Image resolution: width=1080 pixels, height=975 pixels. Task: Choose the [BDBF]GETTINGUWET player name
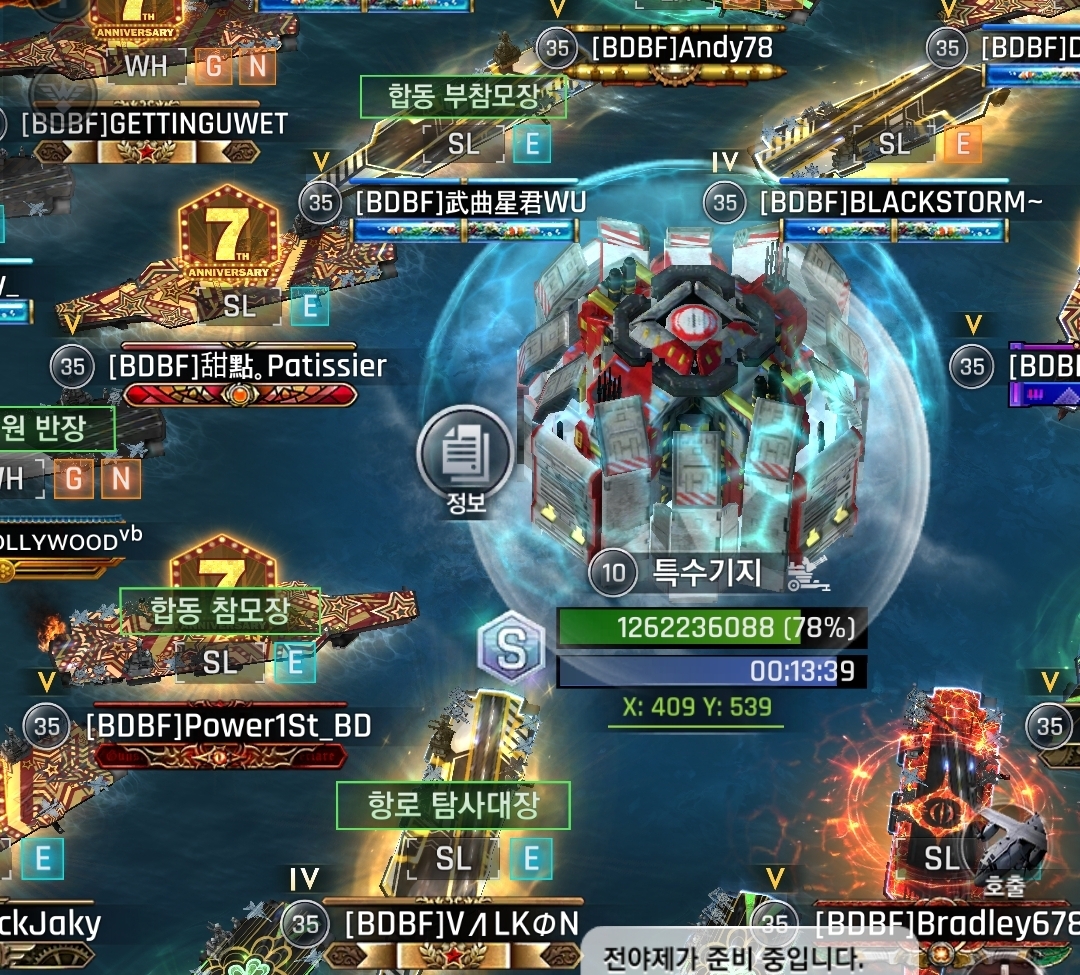coord(154,124)
